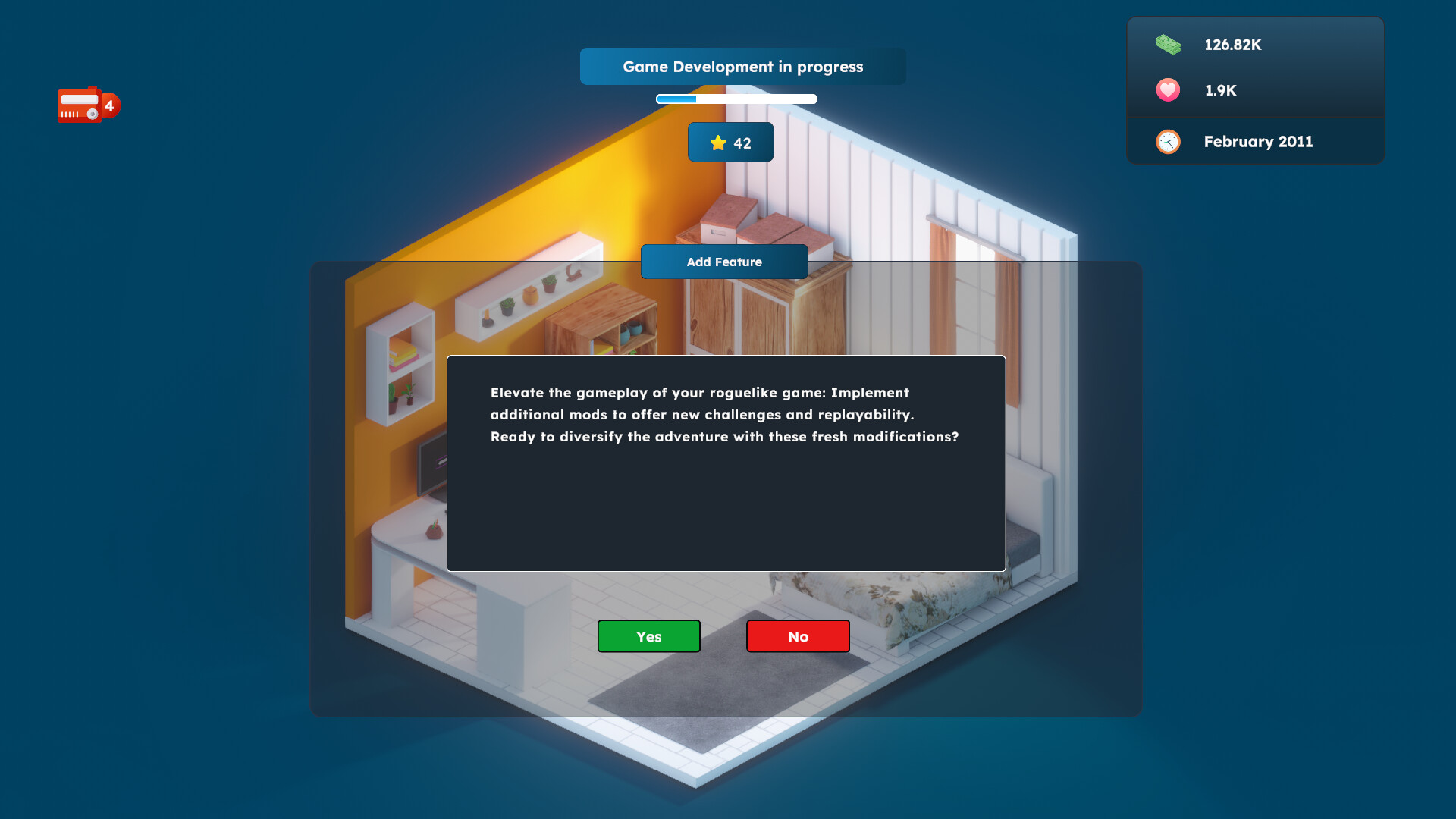Click the roguelike mods dialog text
Screen dimensions: 1456x819
[x=723, y=415]
